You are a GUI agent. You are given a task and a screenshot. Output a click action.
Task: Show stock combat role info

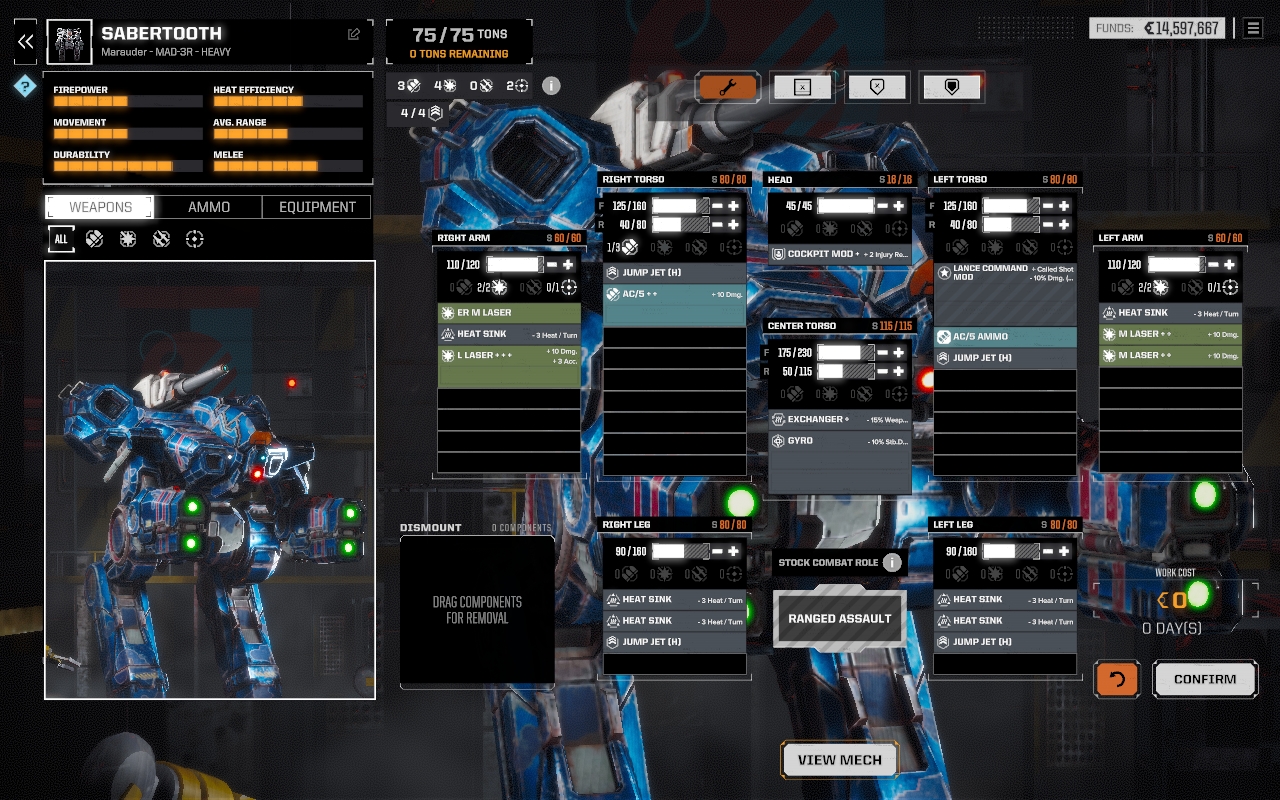(x=892, y=562)
